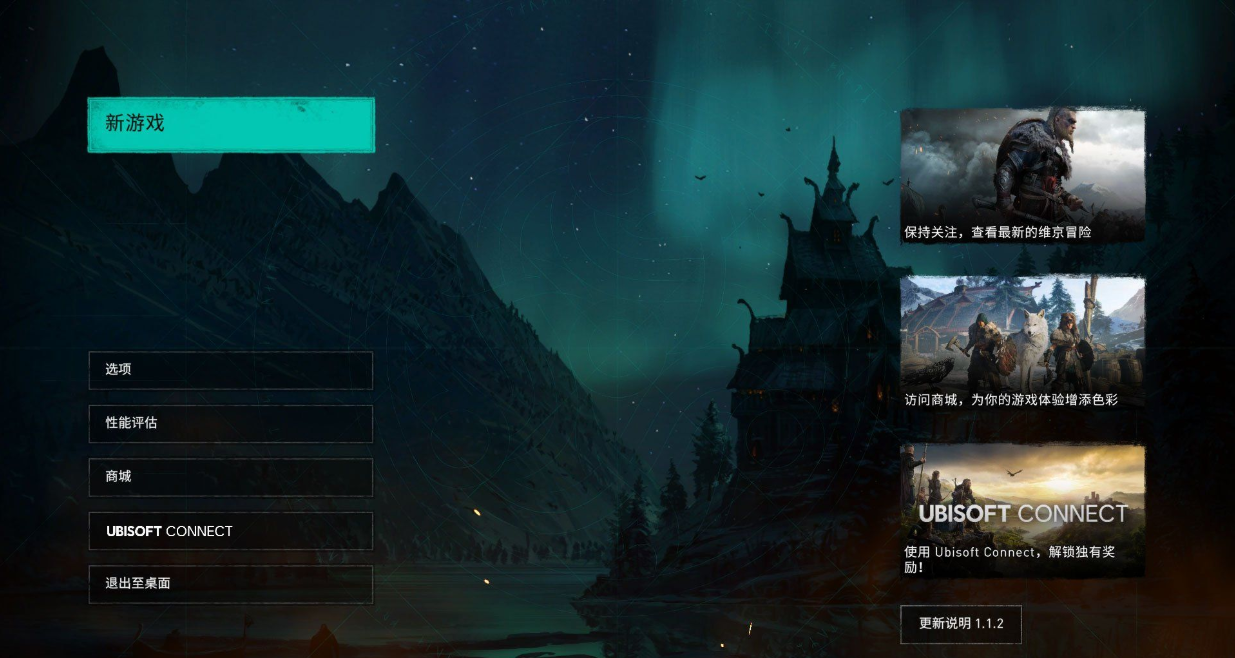Select 退出至桌面 to quit to desktop
Image resolution: width=1235 pixels, height=658 pixels.
231,584
